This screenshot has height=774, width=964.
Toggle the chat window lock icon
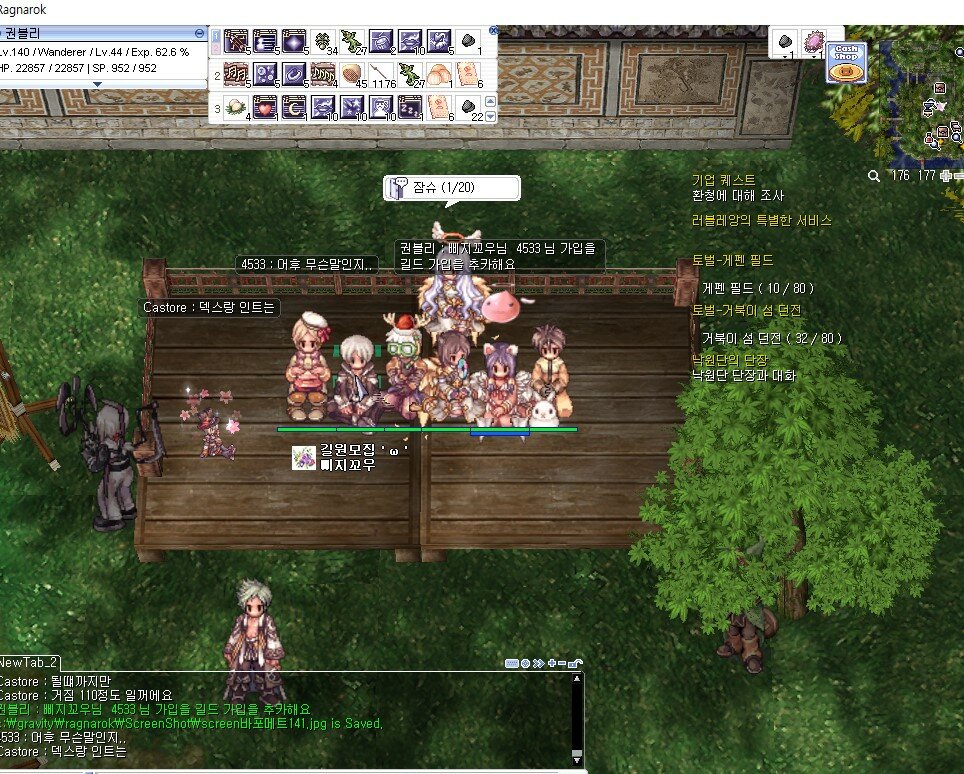[577, 662]
